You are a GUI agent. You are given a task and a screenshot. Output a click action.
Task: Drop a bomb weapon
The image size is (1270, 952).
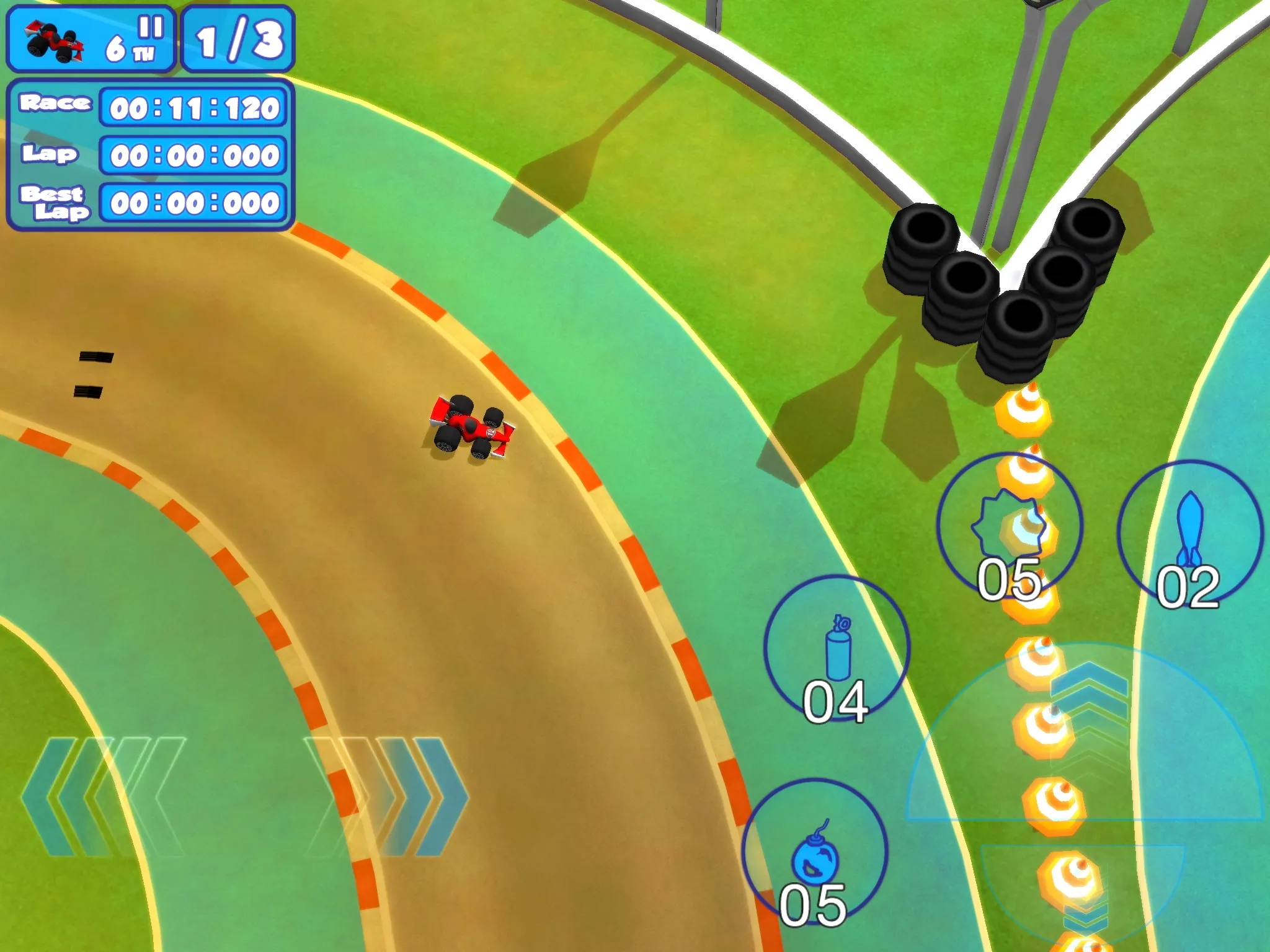815,852
